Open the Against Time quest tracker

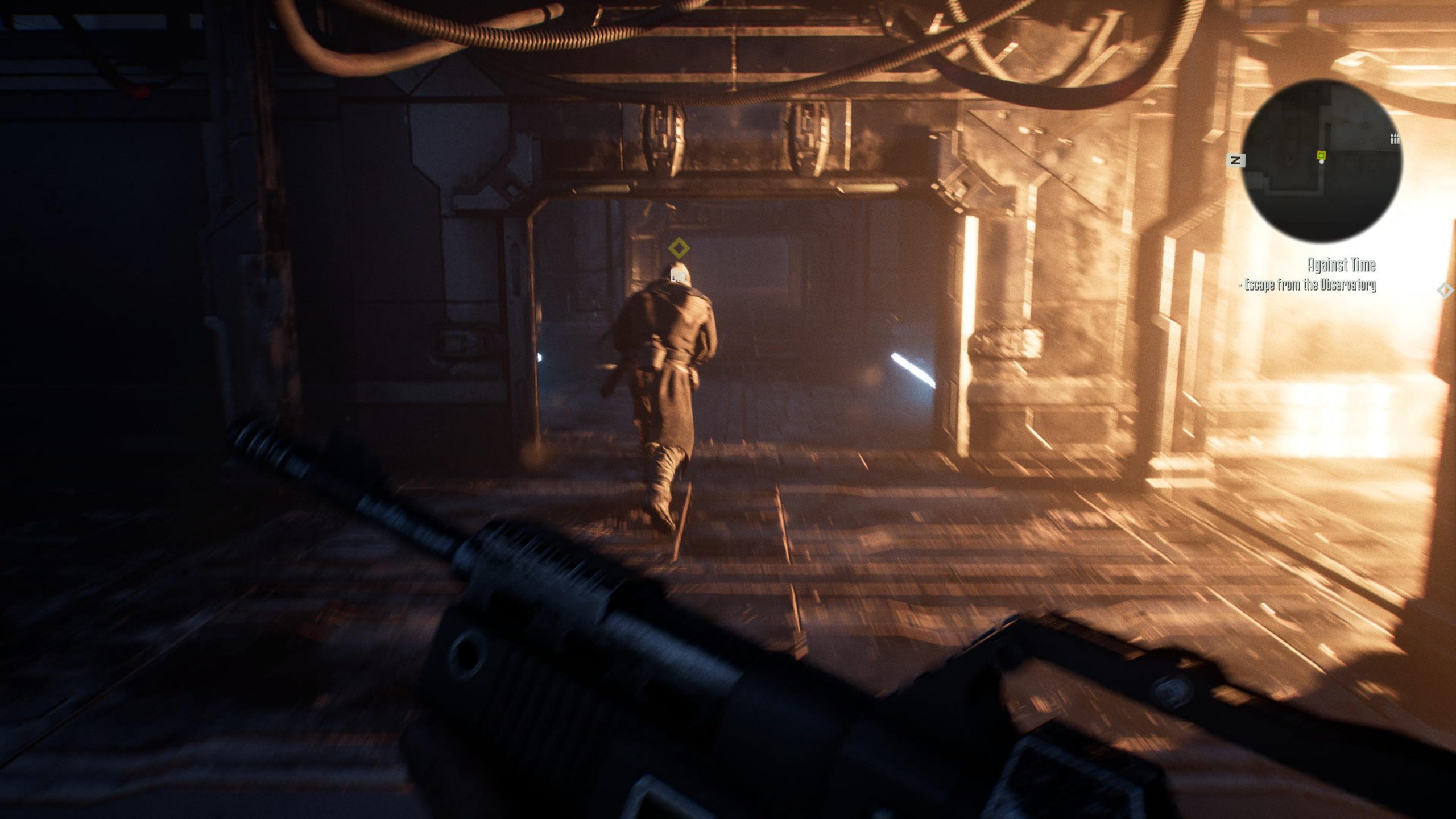(x=1341, y=265)
